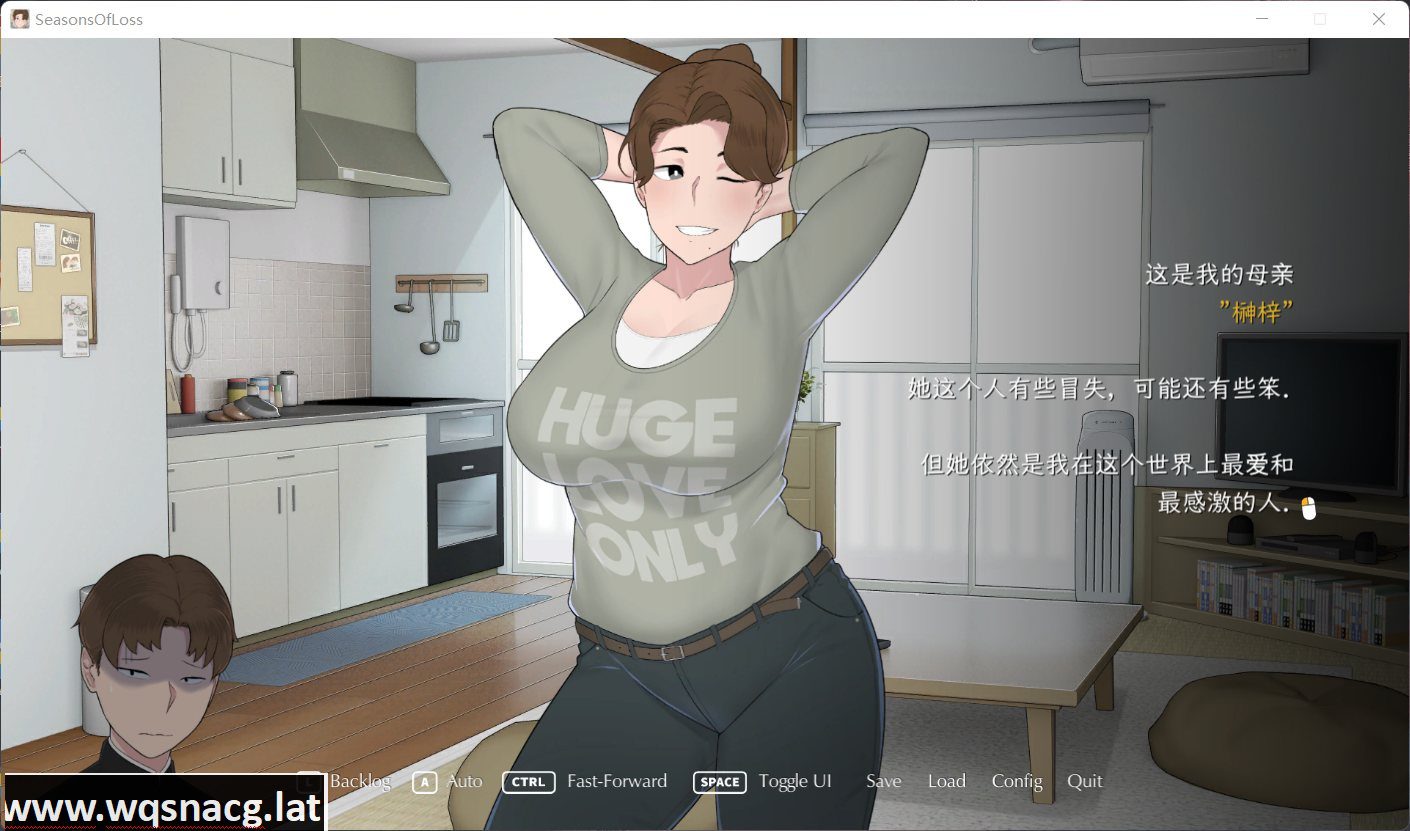Turn on Fast-Forward mode
The height and width of the screenshot is (831, 1410).
coord(617,782)
